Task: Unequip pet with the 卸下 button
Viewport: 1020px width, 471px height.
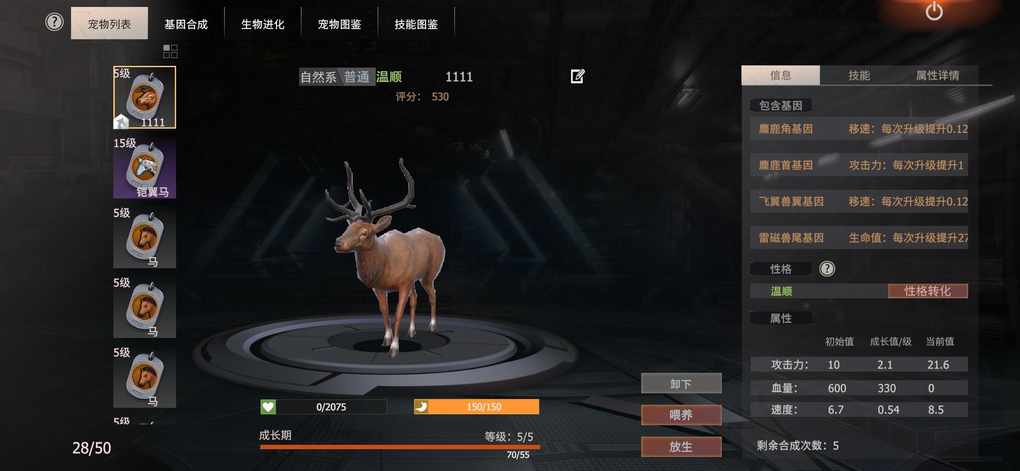Action: (681, 383)
